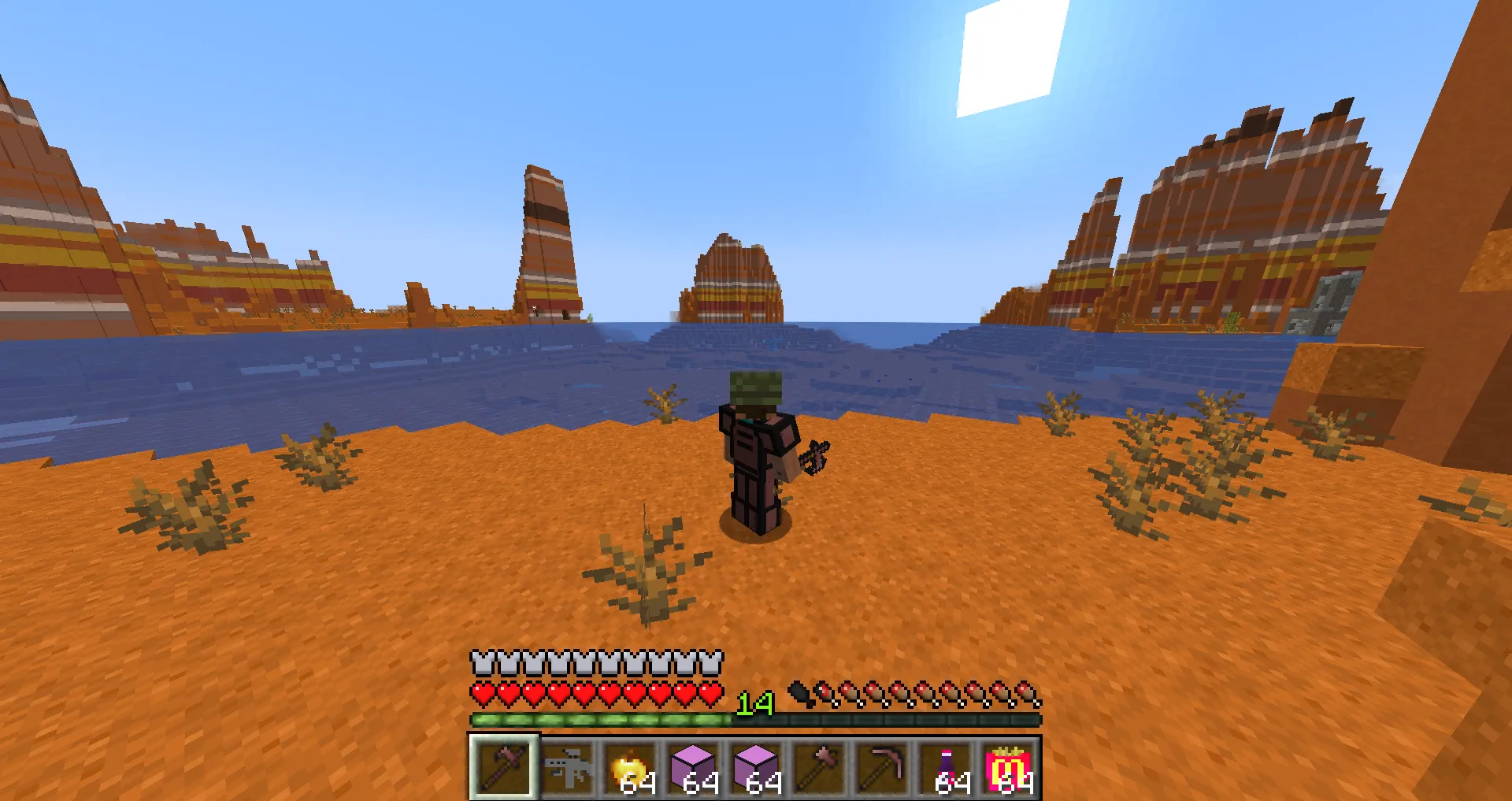The image size is (1512, 801).
Task: Select the fries item in the last hotbar slot
Action: [1010, 768]
